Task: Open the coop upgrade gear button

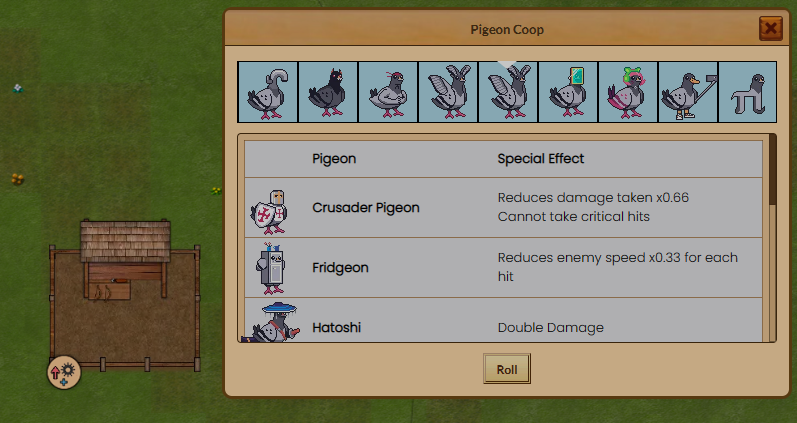Action: (64, 372)
